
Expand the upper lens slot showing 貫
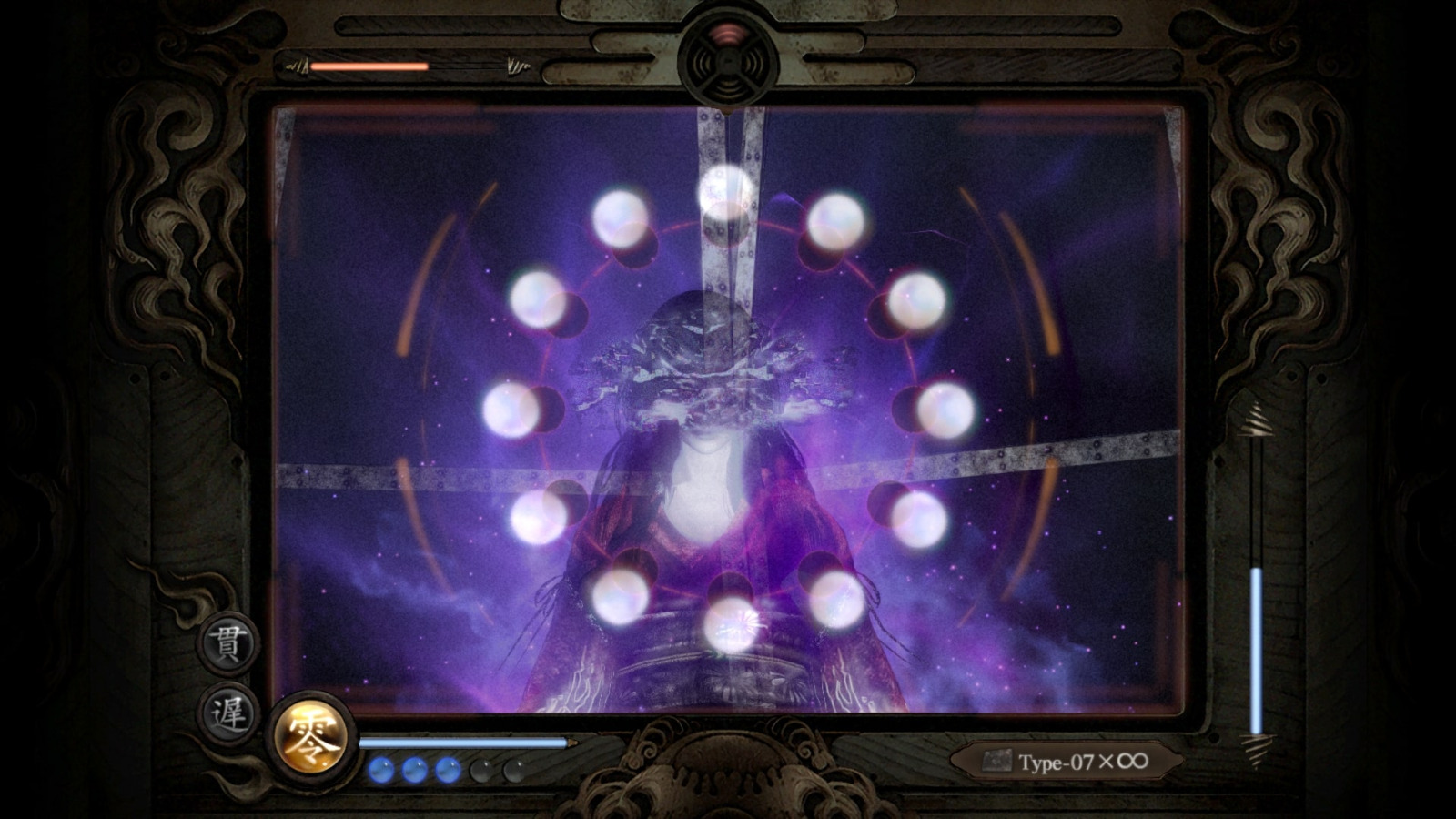click(230, 643)
